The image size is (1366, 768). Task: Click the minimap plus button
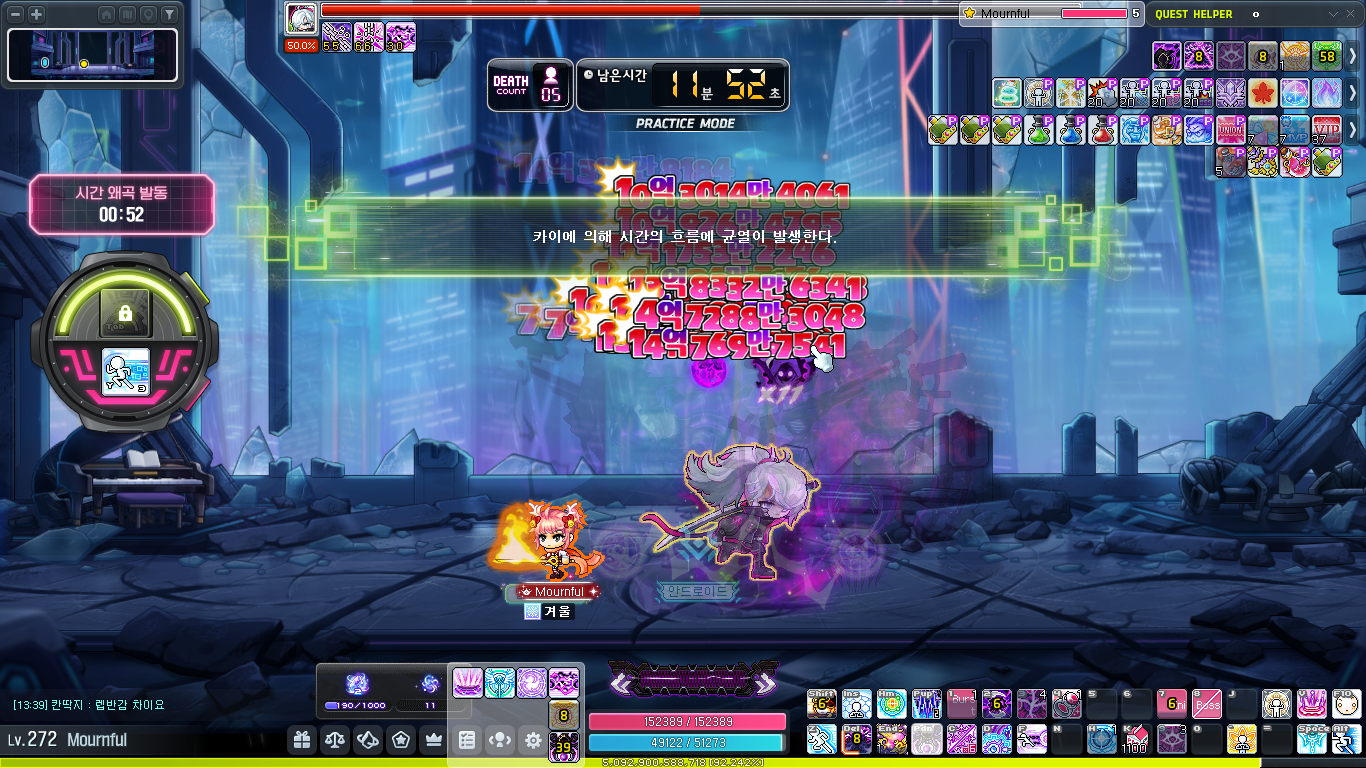(x=37, y=15)
